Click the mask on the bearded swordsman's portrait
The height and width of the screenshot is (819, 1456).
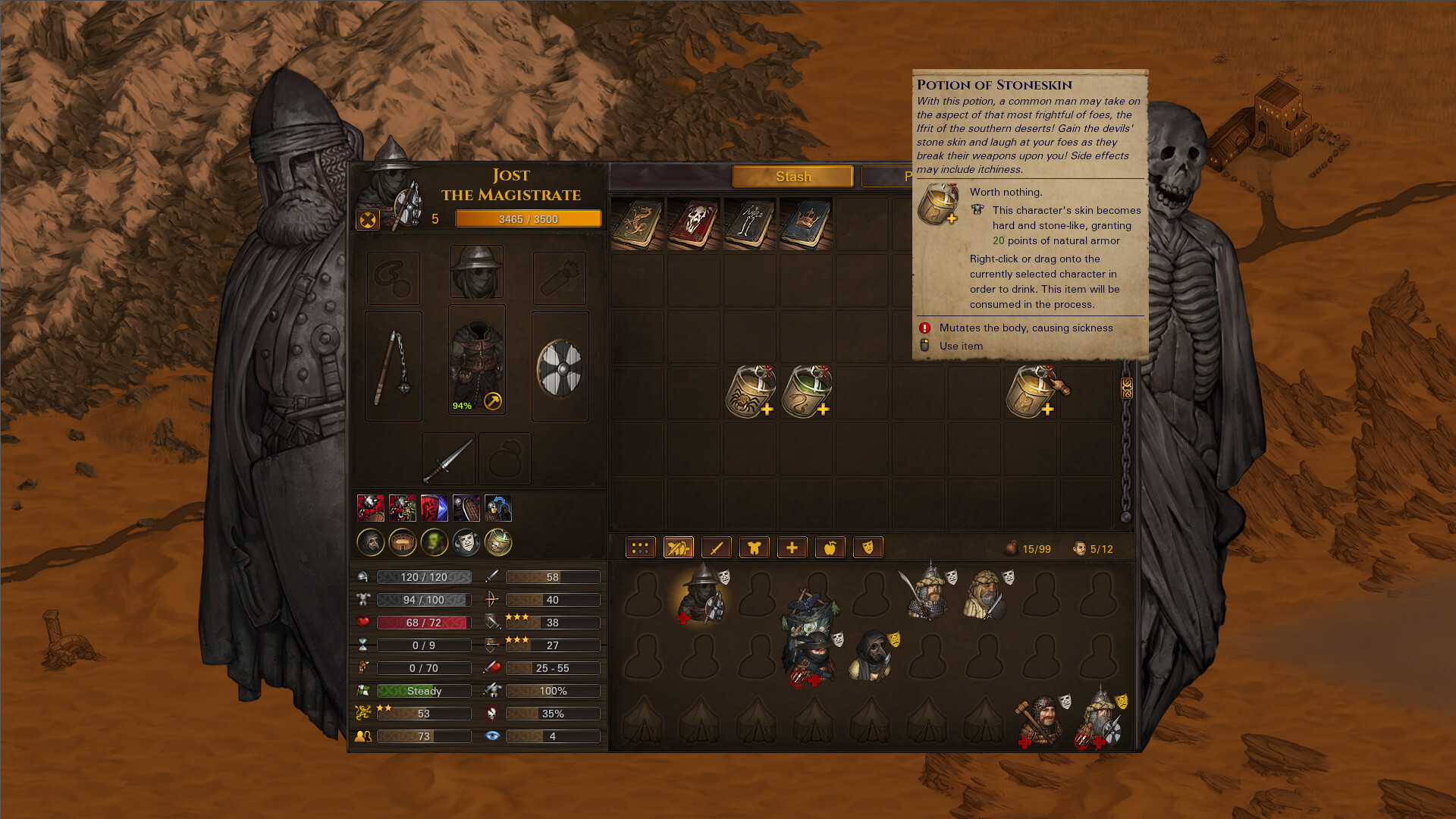[x=951, y=578]
